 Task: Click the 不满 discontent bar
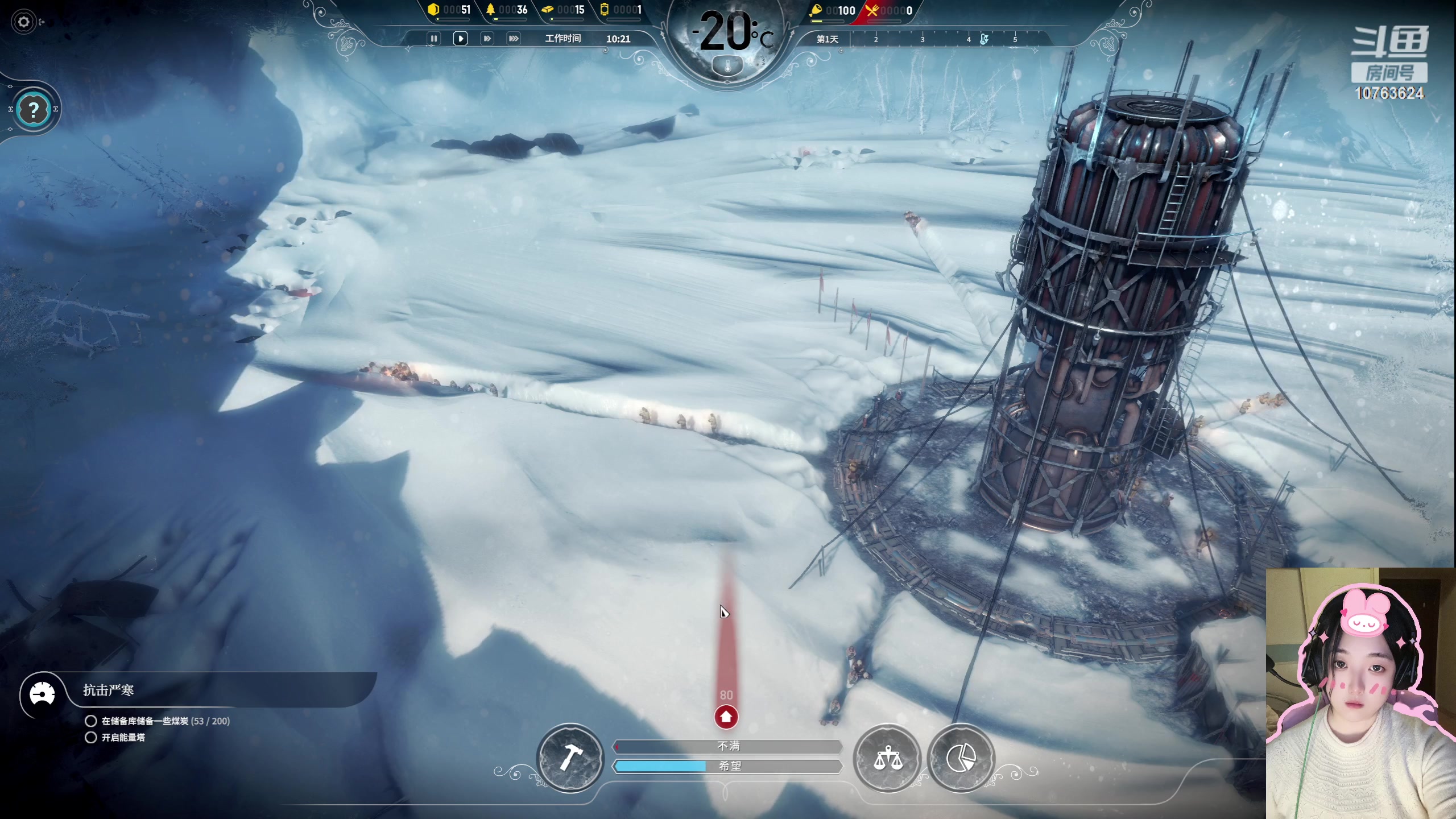click(x=727, y=746)
